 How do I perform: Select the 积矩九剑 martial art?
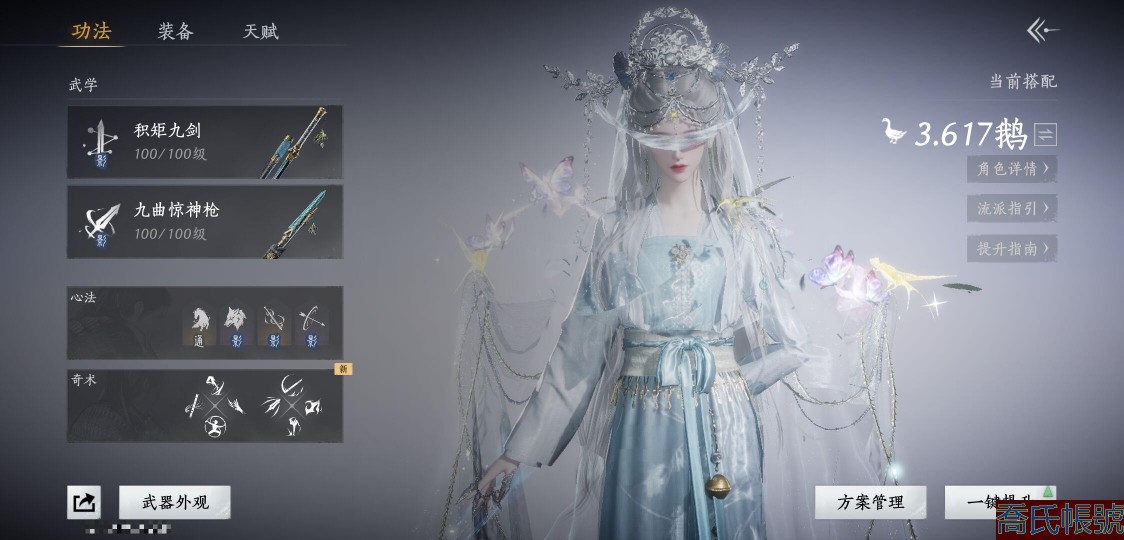[205, 142]
